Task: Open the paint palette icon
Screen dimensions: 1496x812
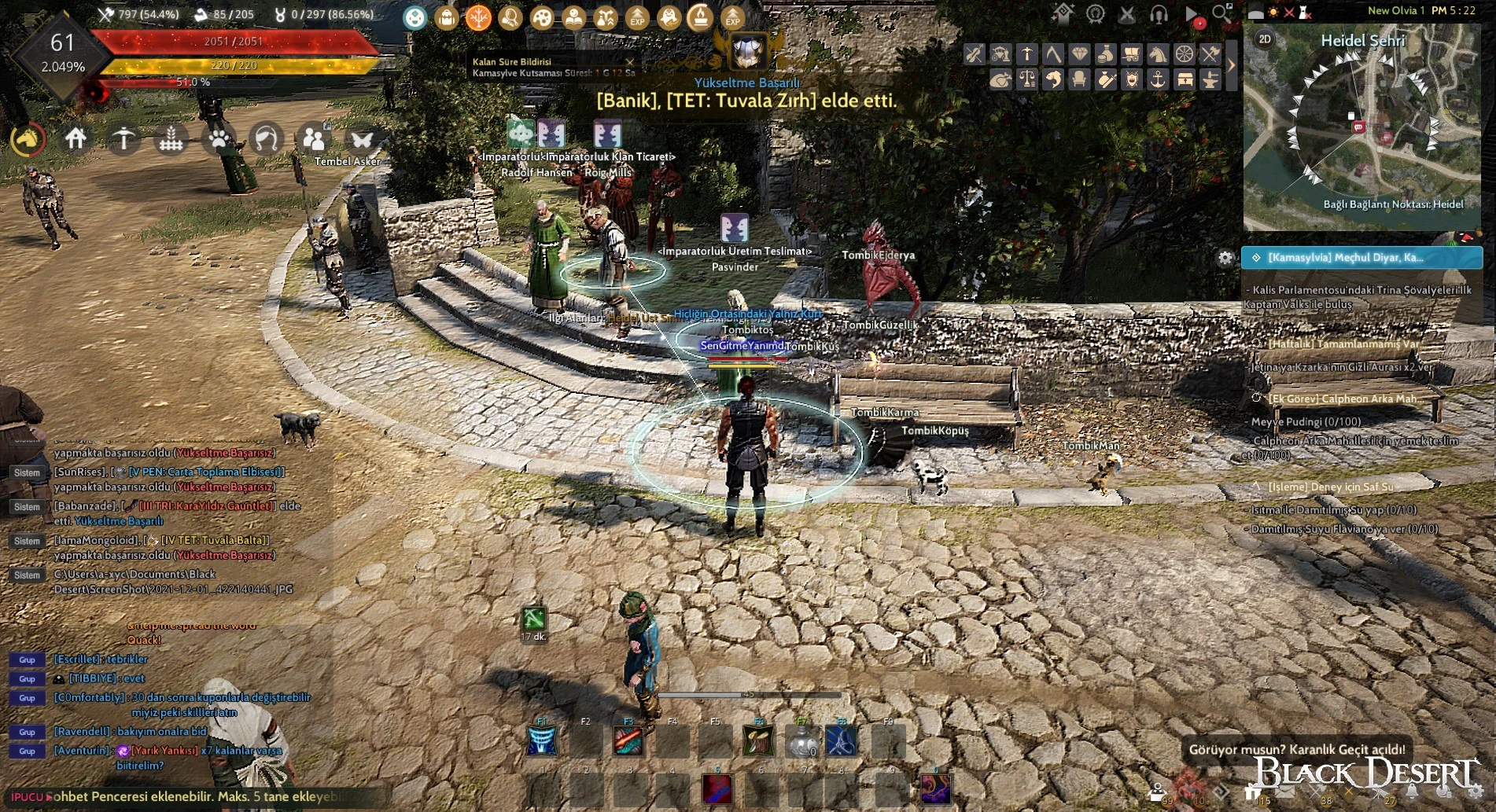Action: click(542, 17)
